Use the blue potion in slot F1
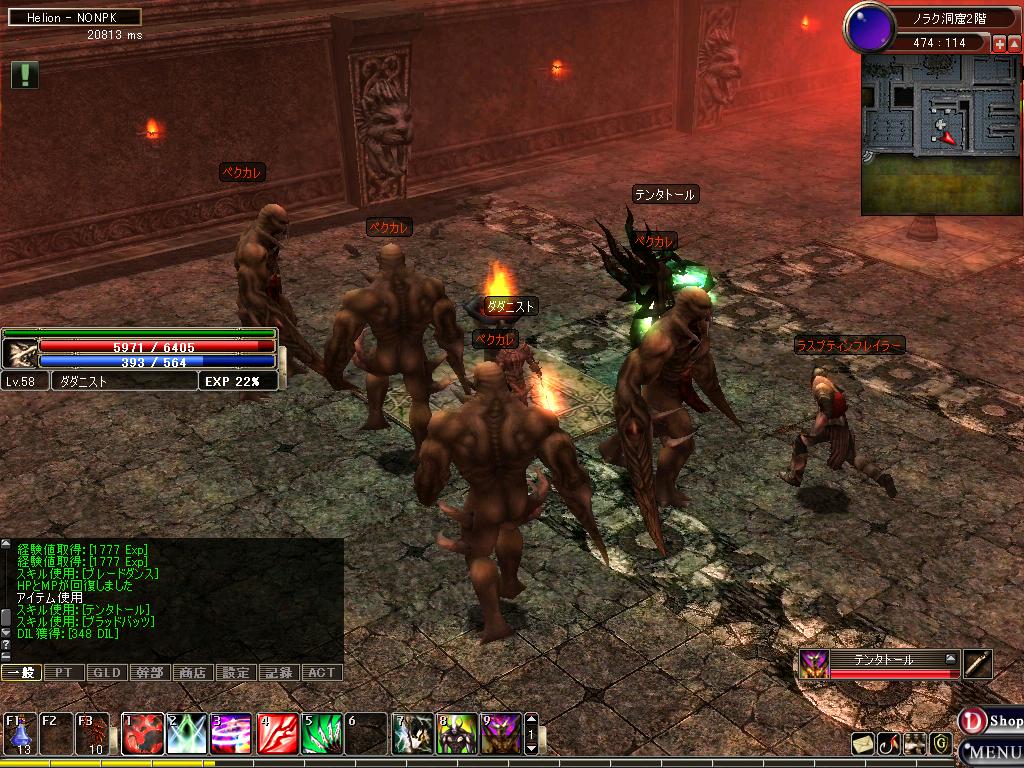The height and width of the screenshot is (768, 1024). pyautogui.click(x=19, y=733)
